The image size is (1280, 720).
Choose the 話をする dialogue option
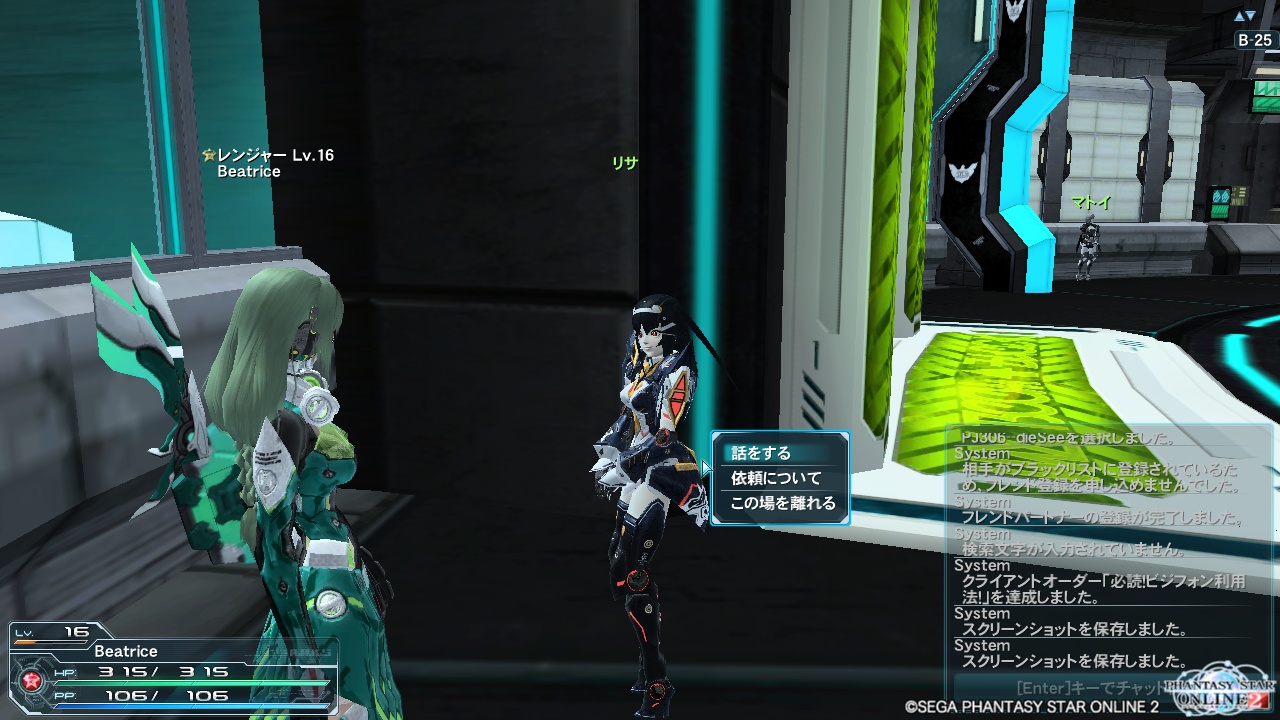coord(761,453)
